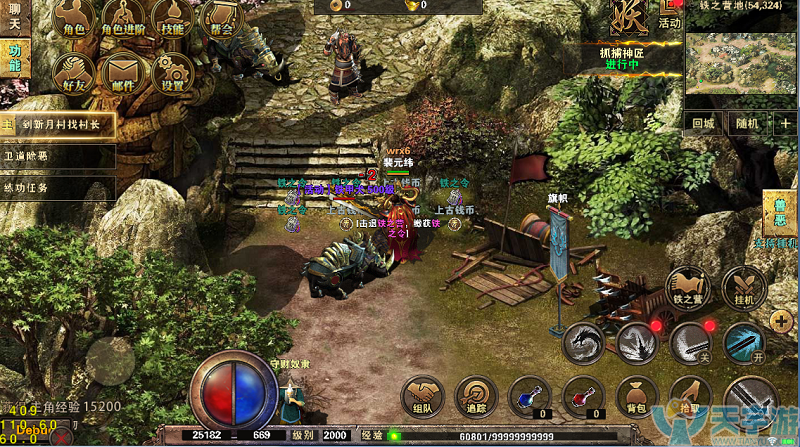Viewport: 800px width, 447px height.
Task: Open the 帮会 guild menu
Action: tap(222, 18)
